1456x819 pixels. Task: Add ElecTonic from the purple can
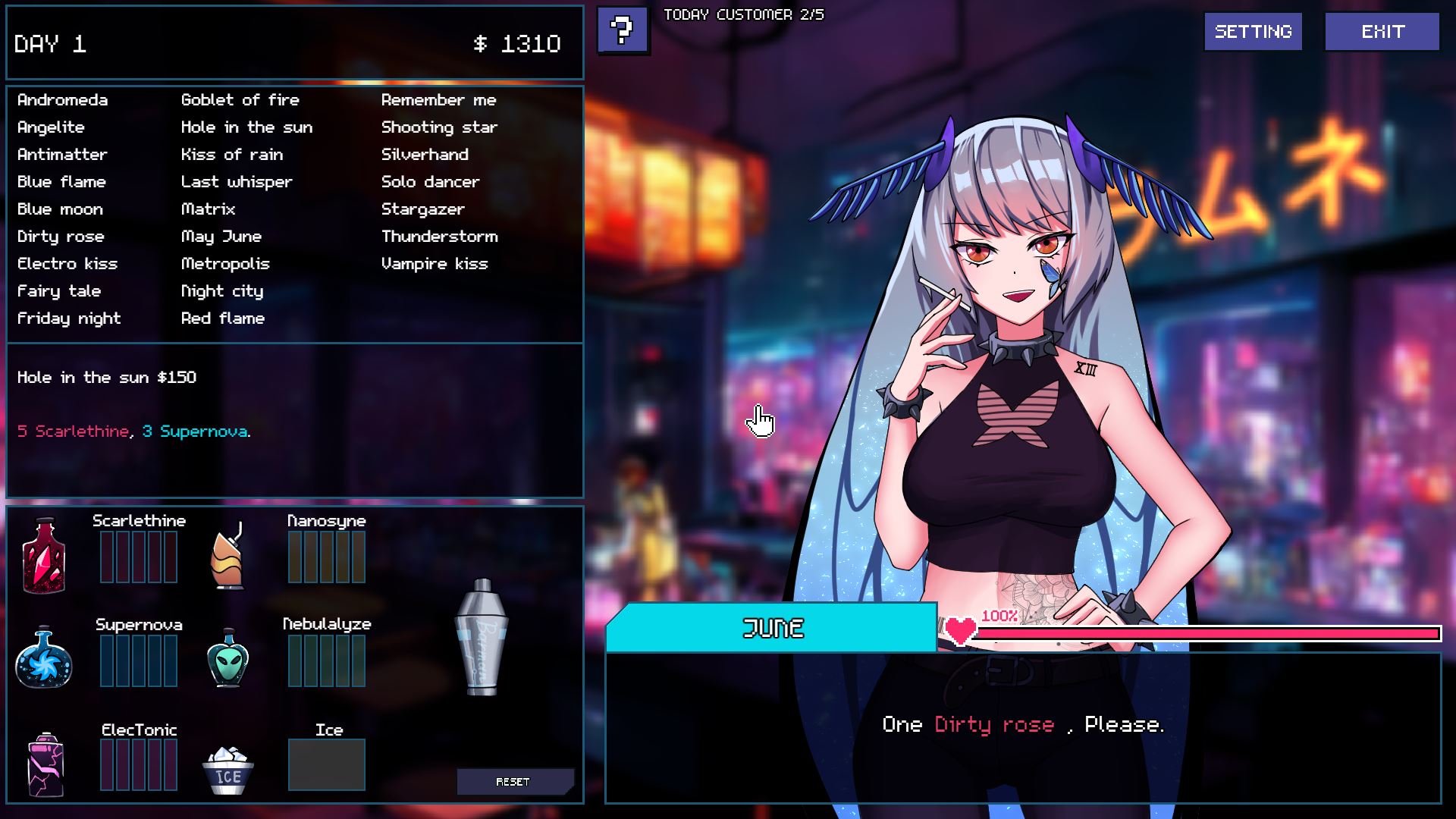tap(45, 764)
